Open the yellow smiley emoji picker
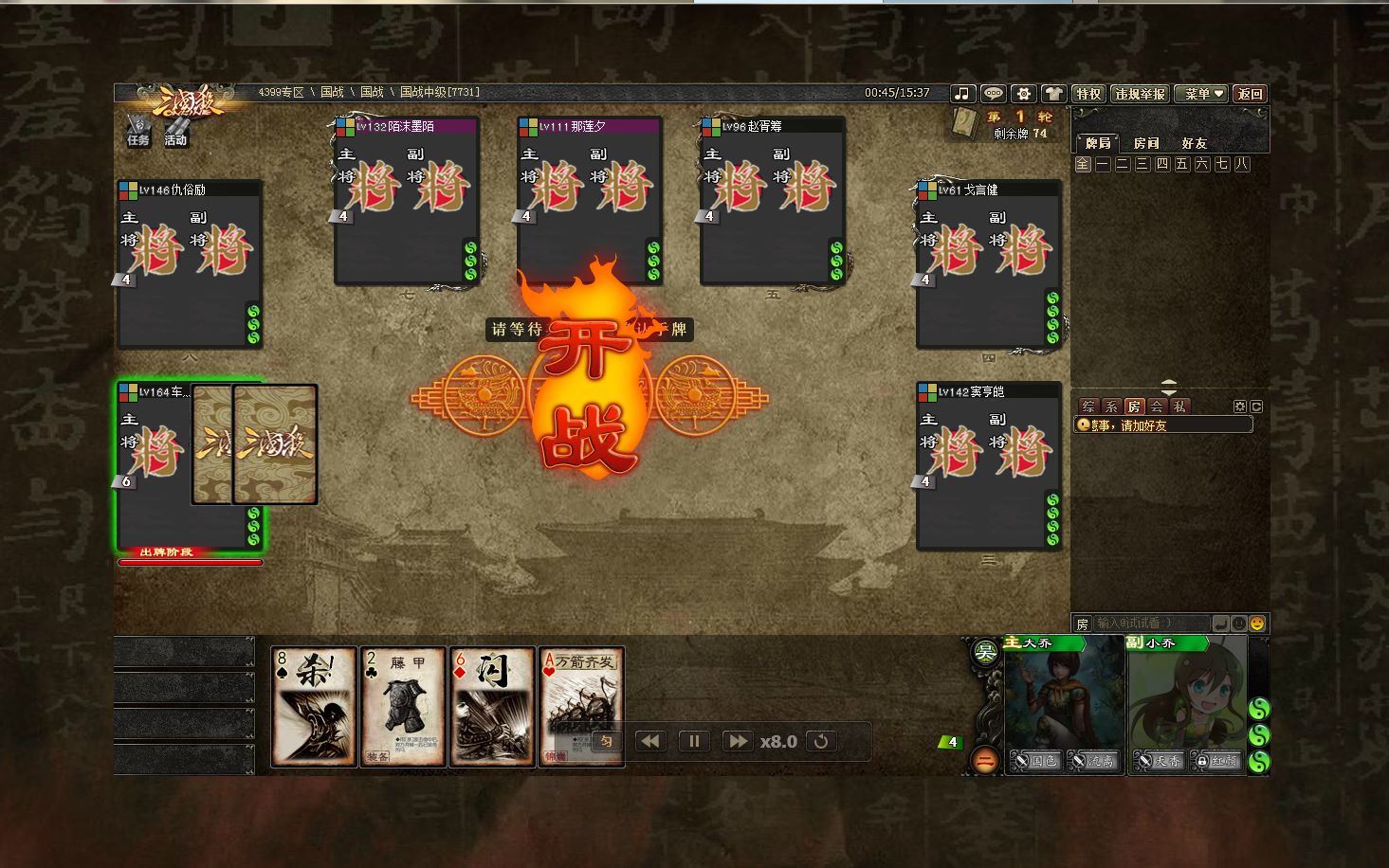Screen dimensions: 1389x868 [1257, 624]
